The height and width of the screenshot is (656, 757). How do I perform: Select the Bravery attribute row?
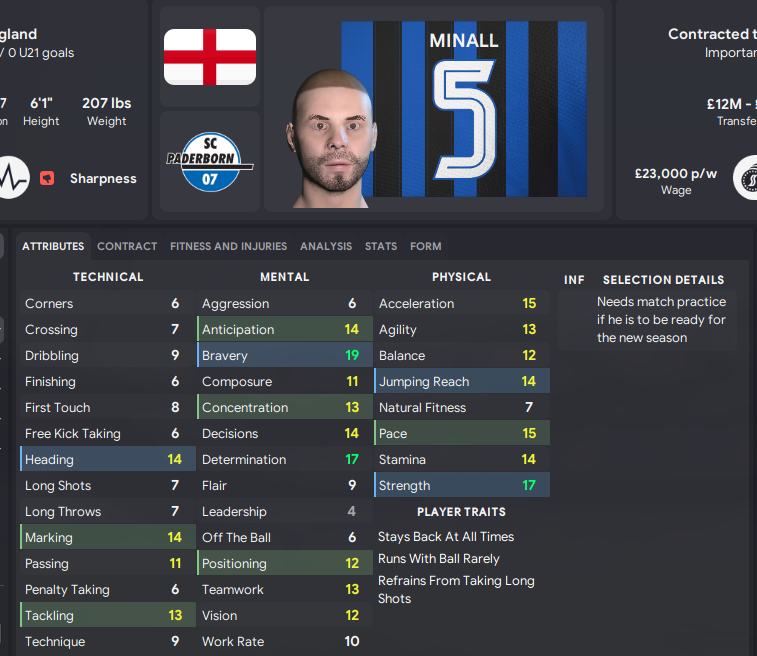point(283,356)
